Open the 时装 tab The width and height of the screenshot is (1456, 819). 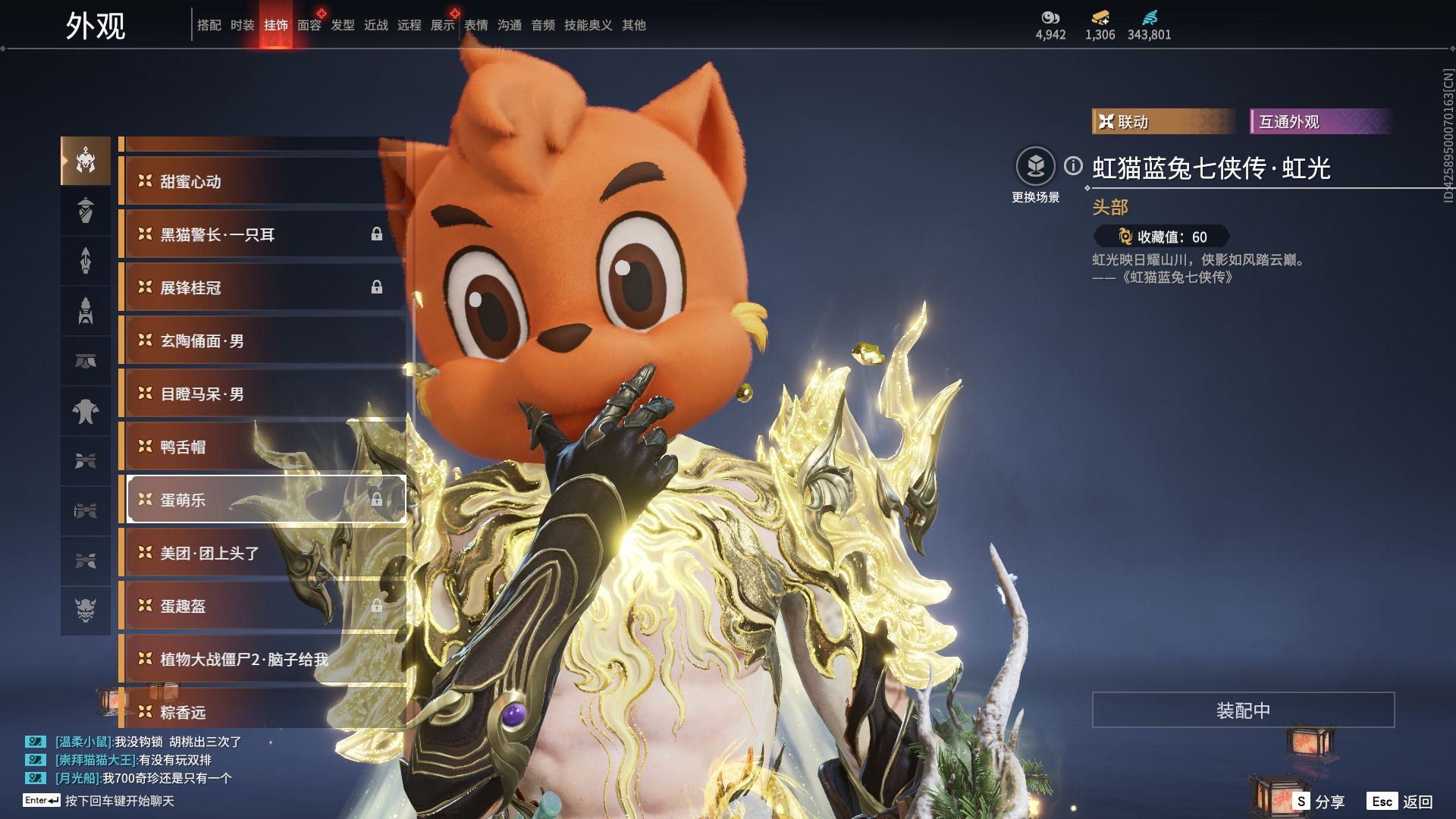pyautogui.click(x=242, y=25)
